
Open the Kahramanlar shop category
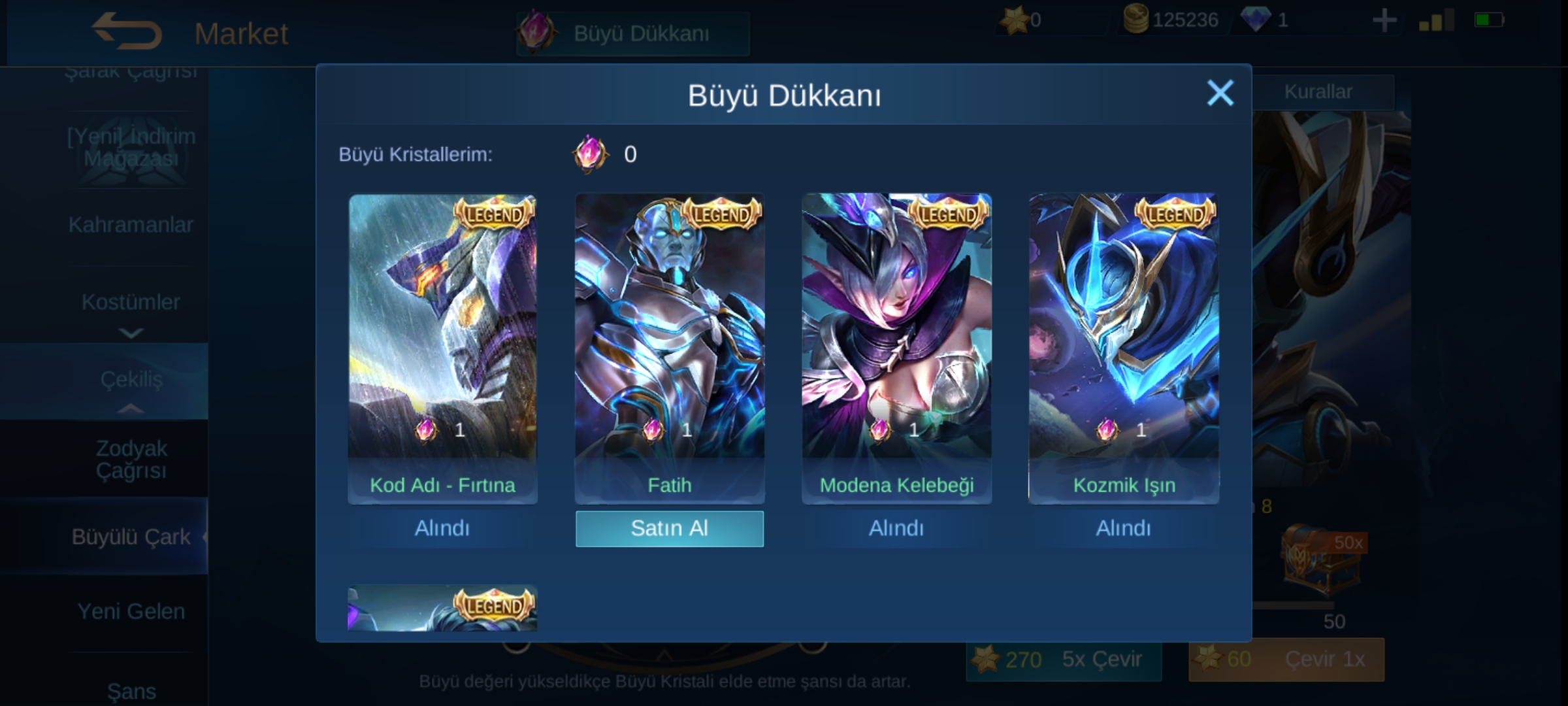click(131, 225)
